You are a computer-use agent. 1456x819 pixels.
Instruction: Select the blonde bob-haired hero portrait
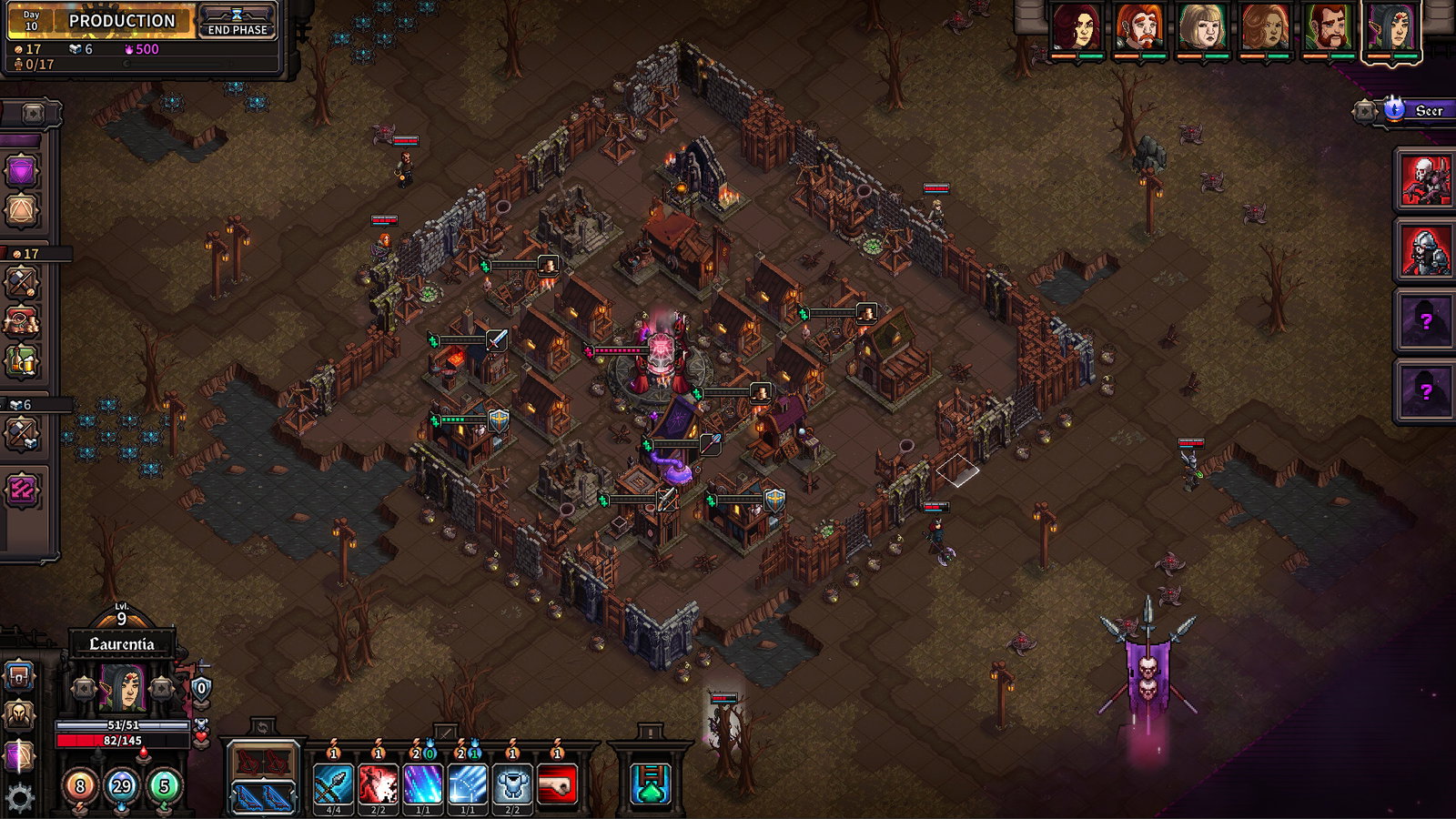(1201, 29)
